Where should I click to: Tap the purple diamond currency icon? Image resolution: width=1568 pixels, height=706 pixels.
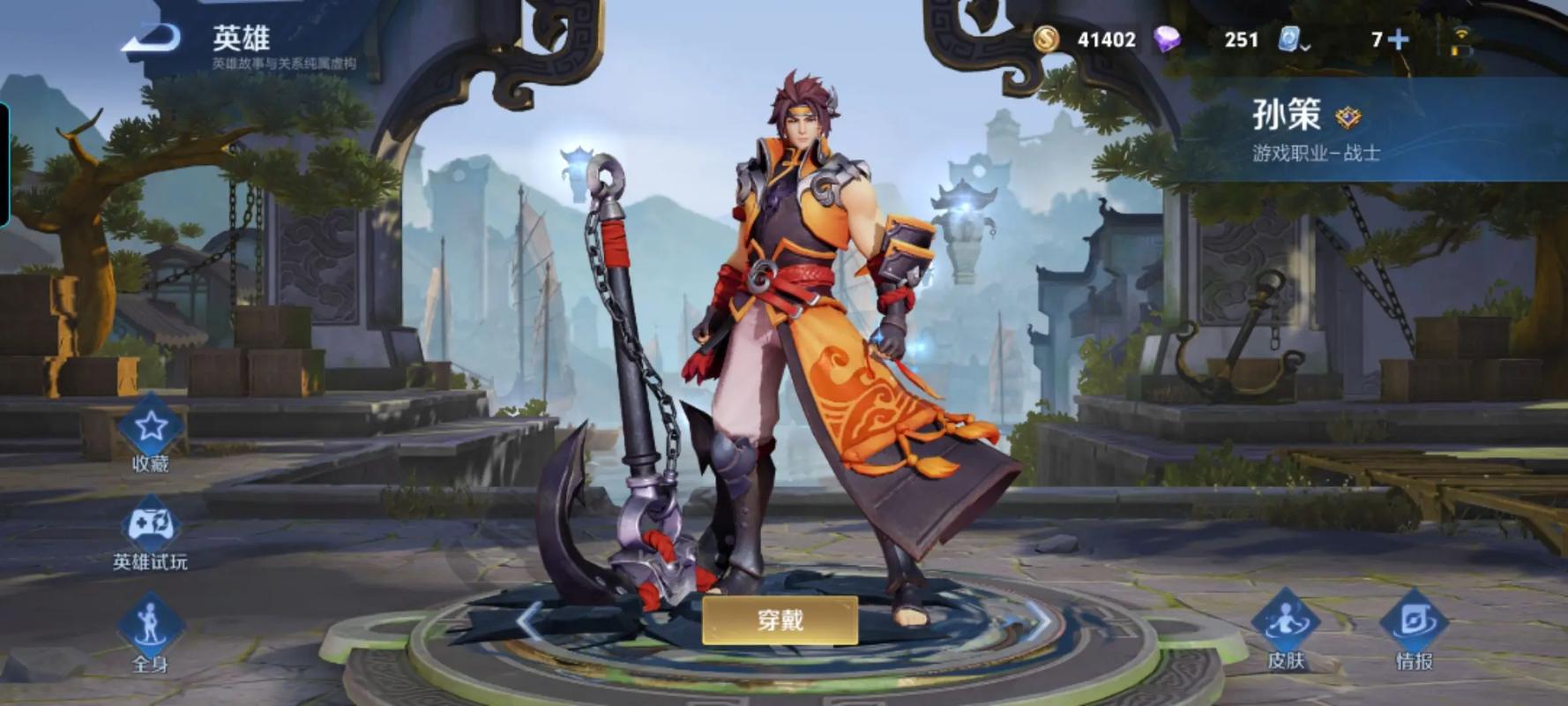pyautogui.click(x=1168, y=39)
